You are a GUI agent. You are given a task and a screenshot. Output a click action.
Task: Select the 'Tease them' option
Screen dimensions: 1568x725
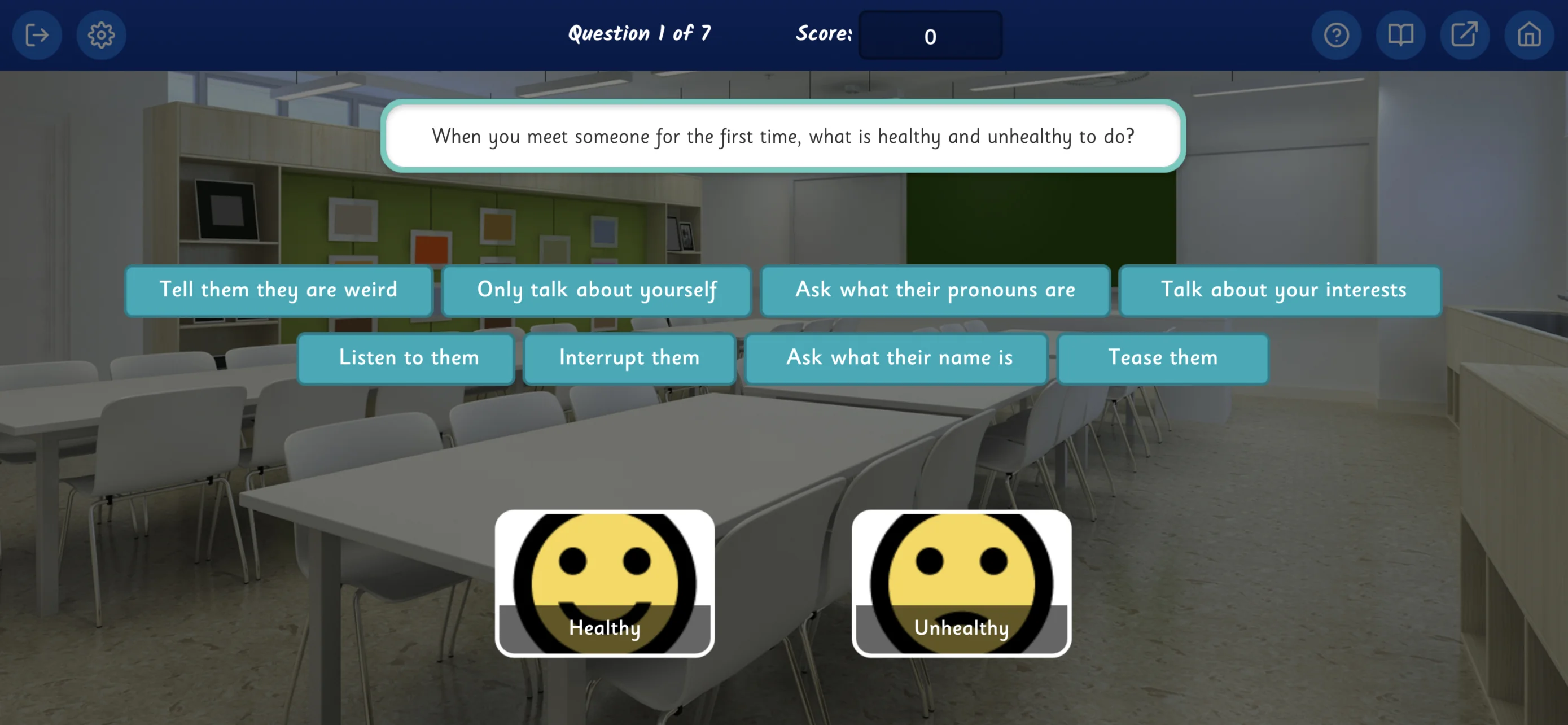[x=1163, y=358]
